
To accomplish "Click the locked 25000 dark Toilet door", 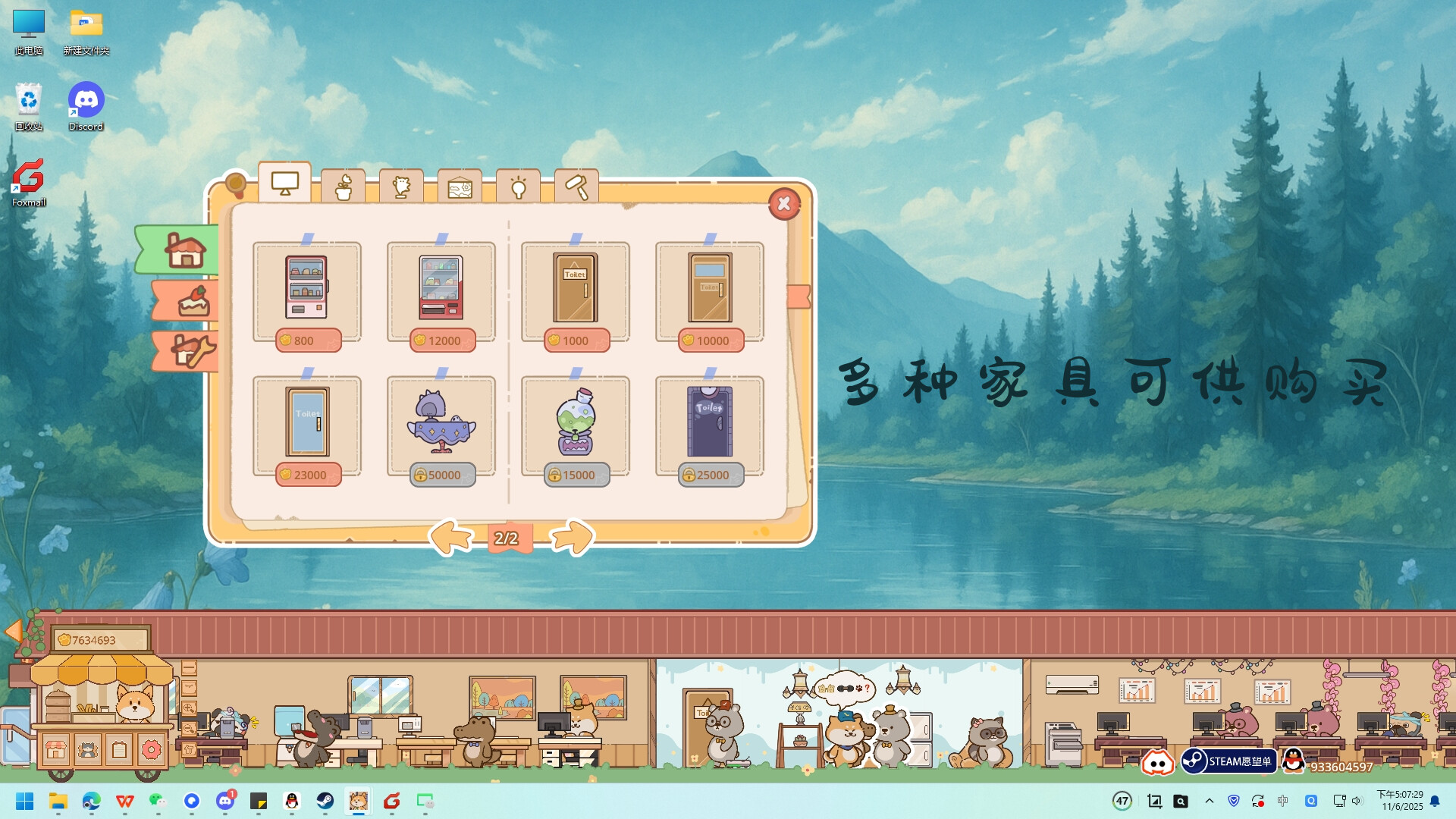I will point(708,426).
